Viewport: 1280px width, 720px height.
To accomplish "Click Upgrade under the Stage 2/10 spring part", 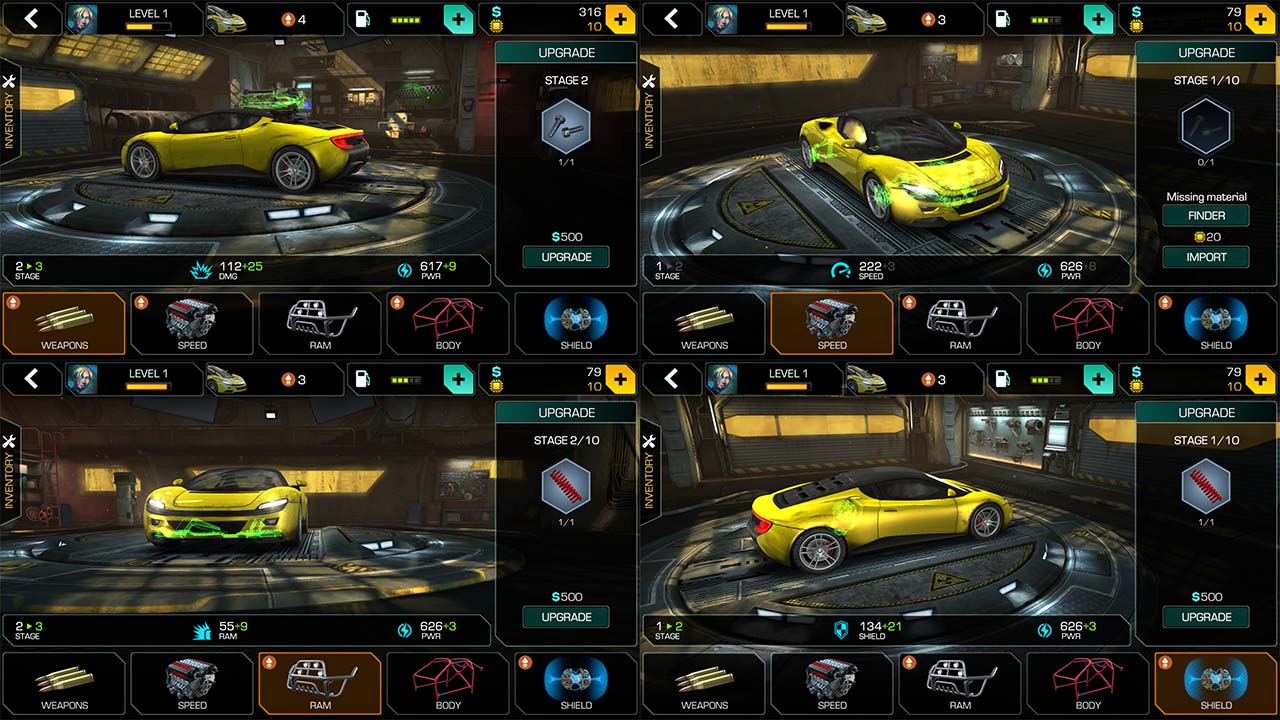I will coord(566,617).
